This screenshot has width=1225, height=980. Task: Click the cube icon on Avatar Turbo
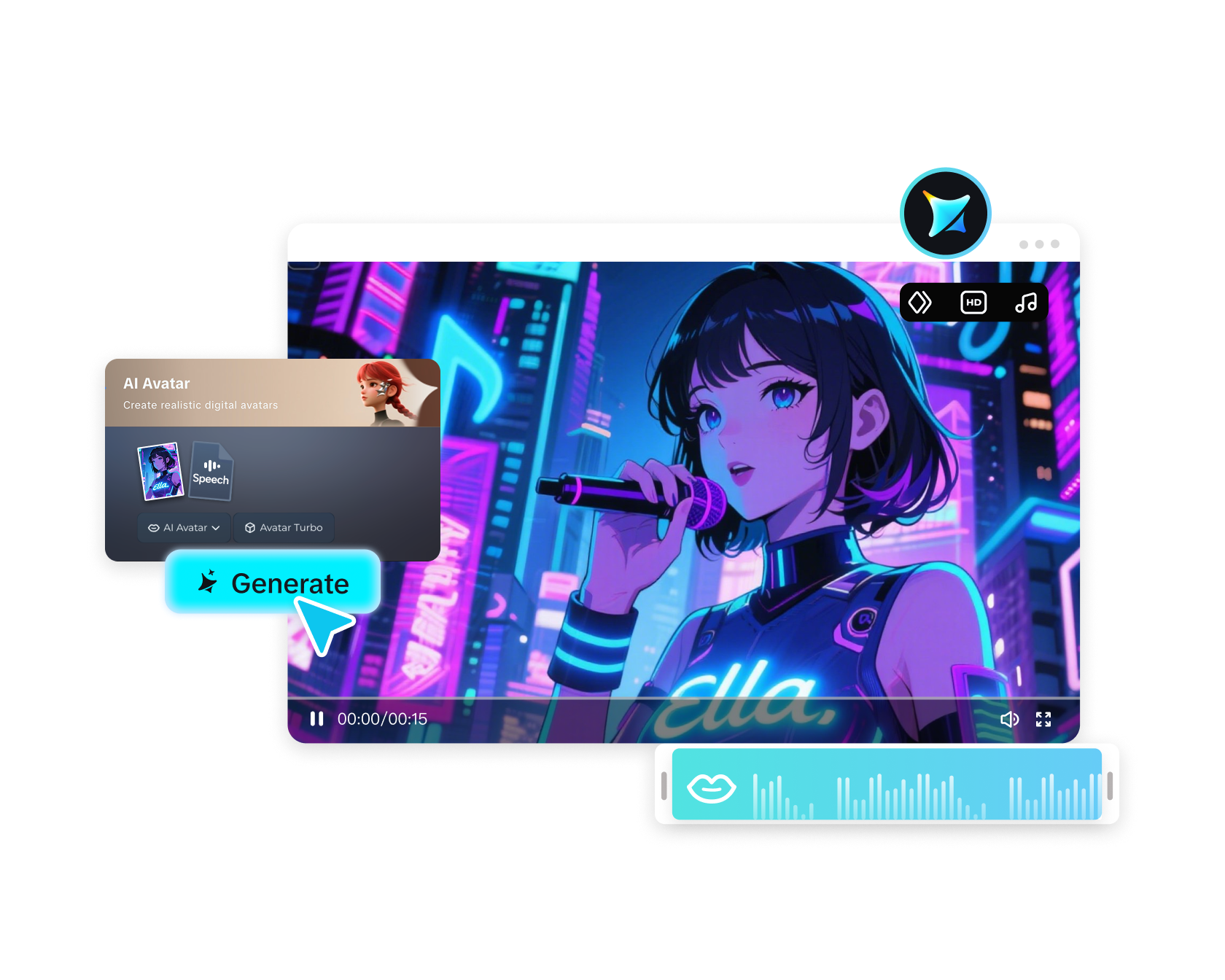point(250,527)
